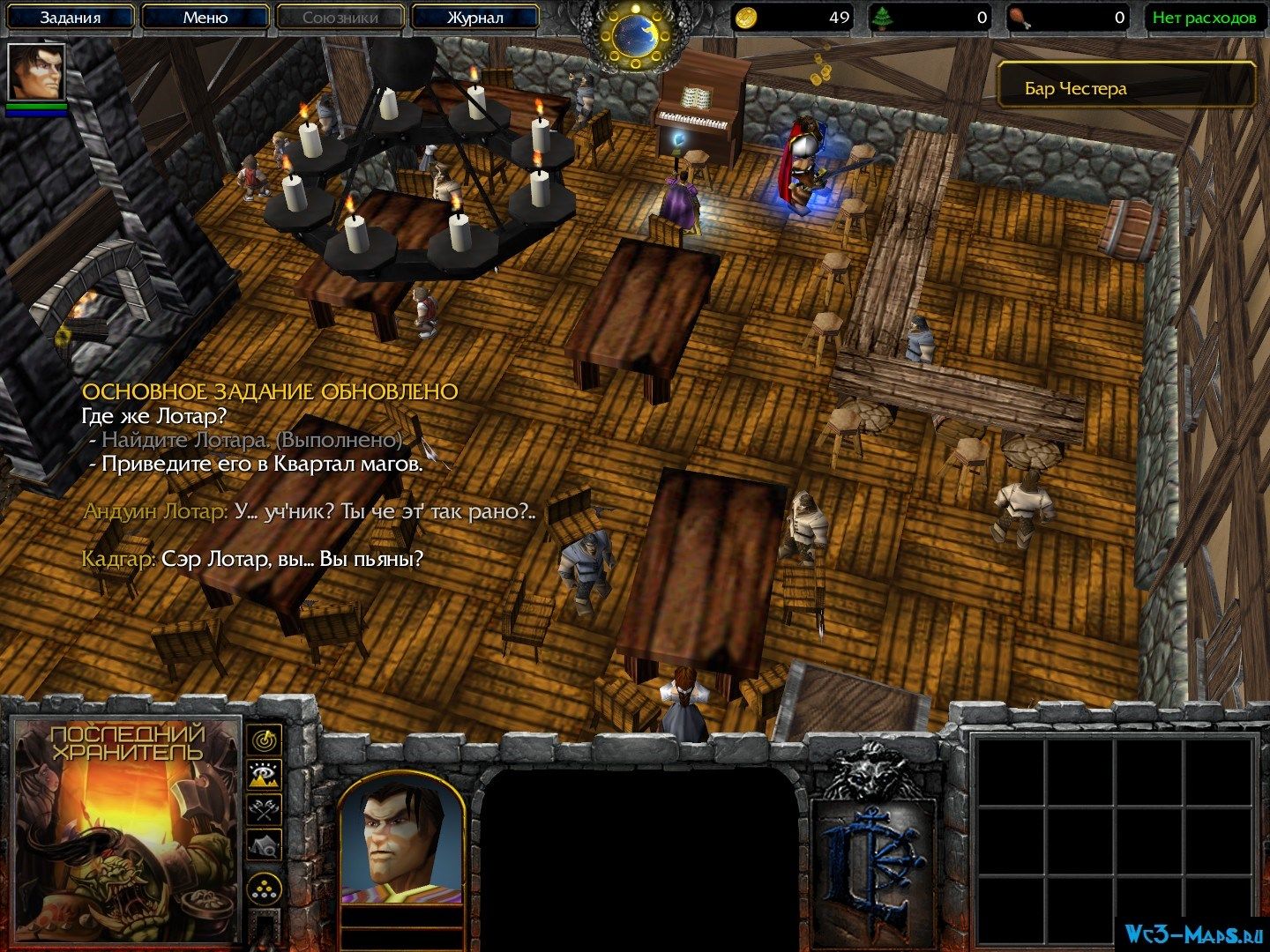Click the hero portrait in bottom panel
The image size is (1270, 952).
click(401, 831)
